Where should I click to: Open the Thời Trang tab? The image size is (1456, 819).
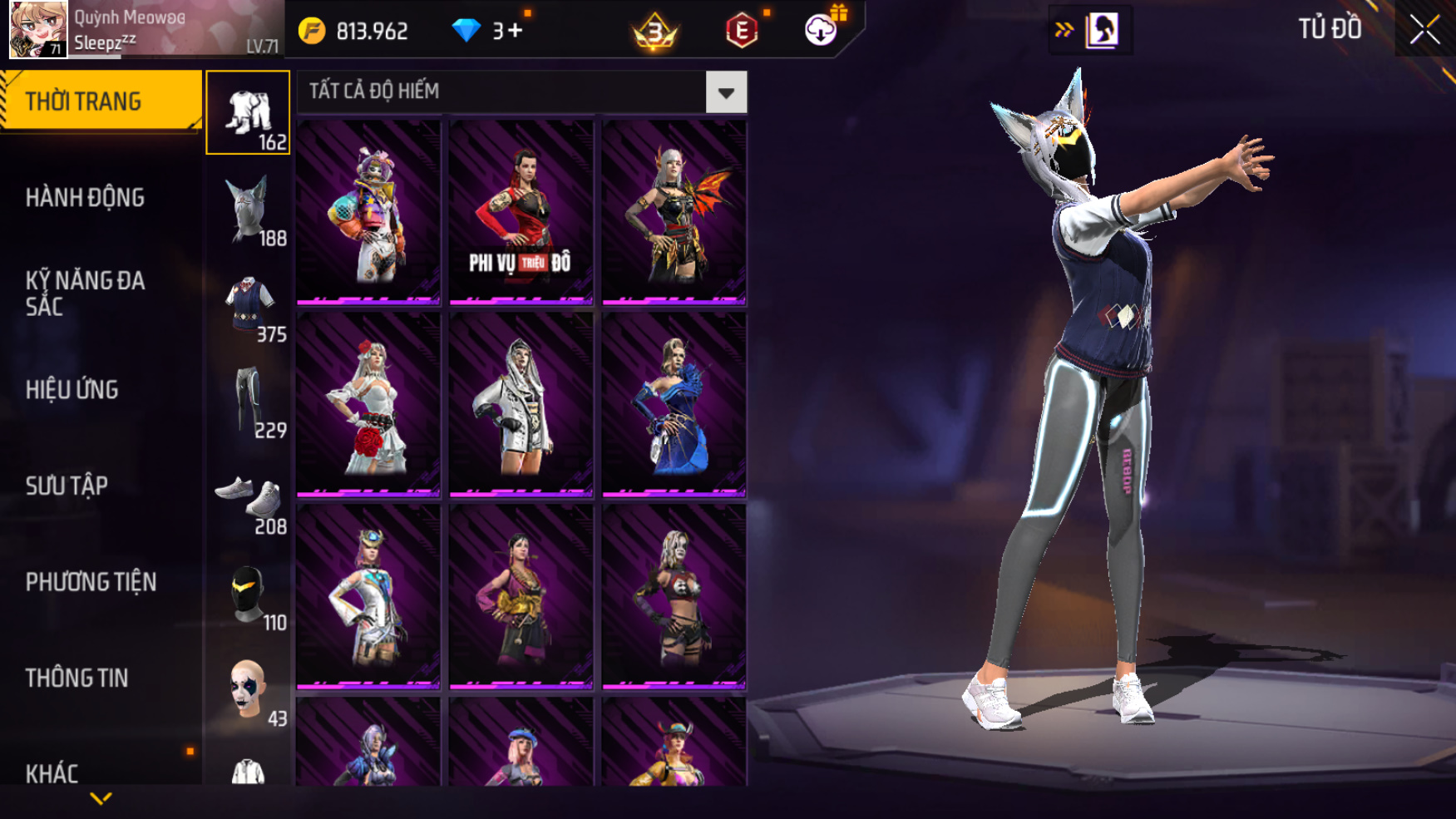[x=100, y=101]
